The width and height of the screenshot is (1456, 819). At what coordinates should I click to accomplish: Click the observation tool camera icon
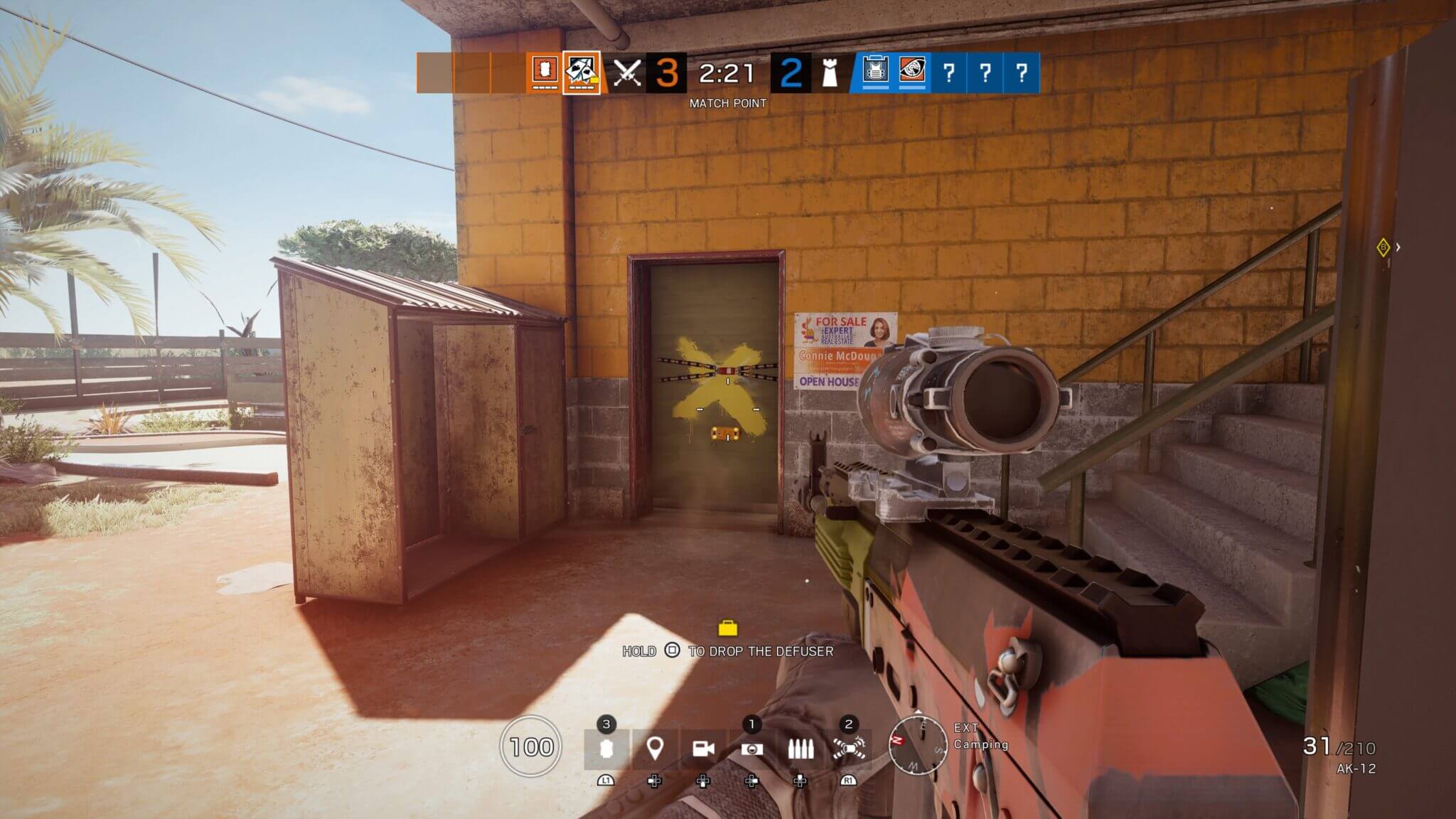pos(752,750)
